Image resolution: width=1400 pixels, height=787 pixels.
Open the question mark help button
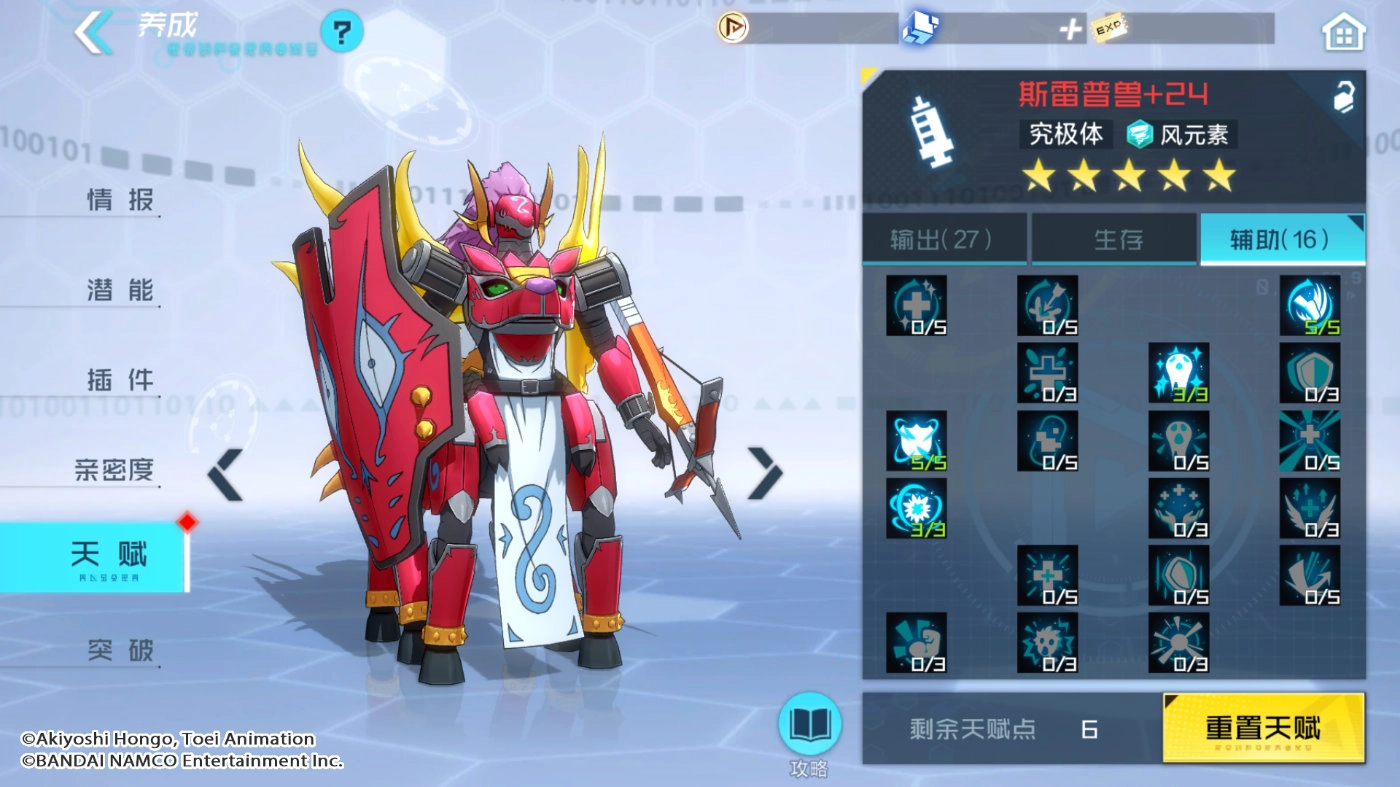341,34
